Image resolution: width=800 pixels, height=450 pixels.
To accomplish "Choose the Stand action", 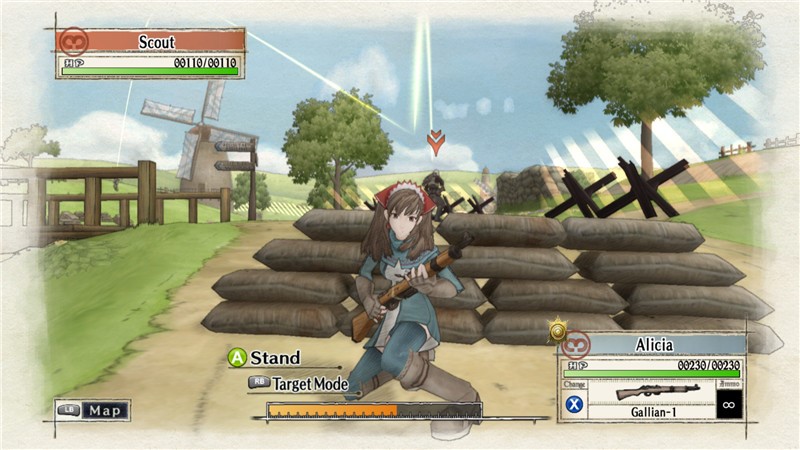I will pyautogui.click(x=264, y=358).
